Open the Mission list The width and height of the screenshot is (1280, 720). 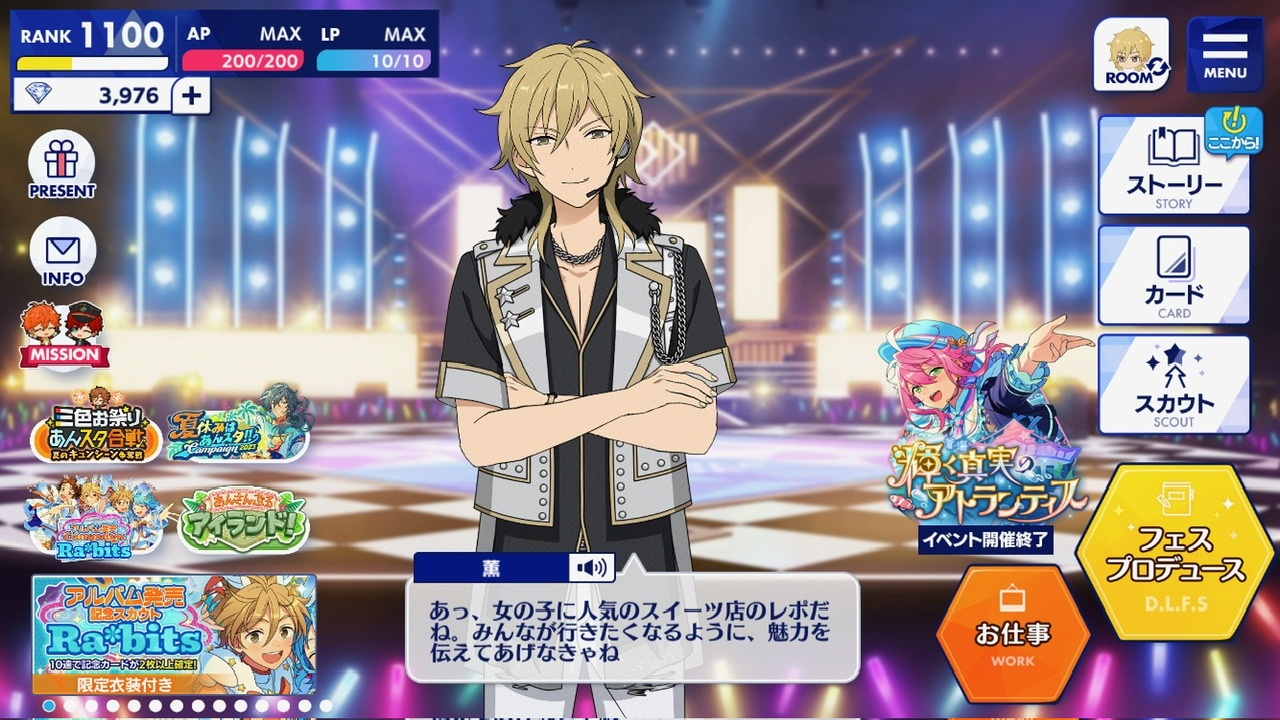pyautogui.click(x=64, y=335)
